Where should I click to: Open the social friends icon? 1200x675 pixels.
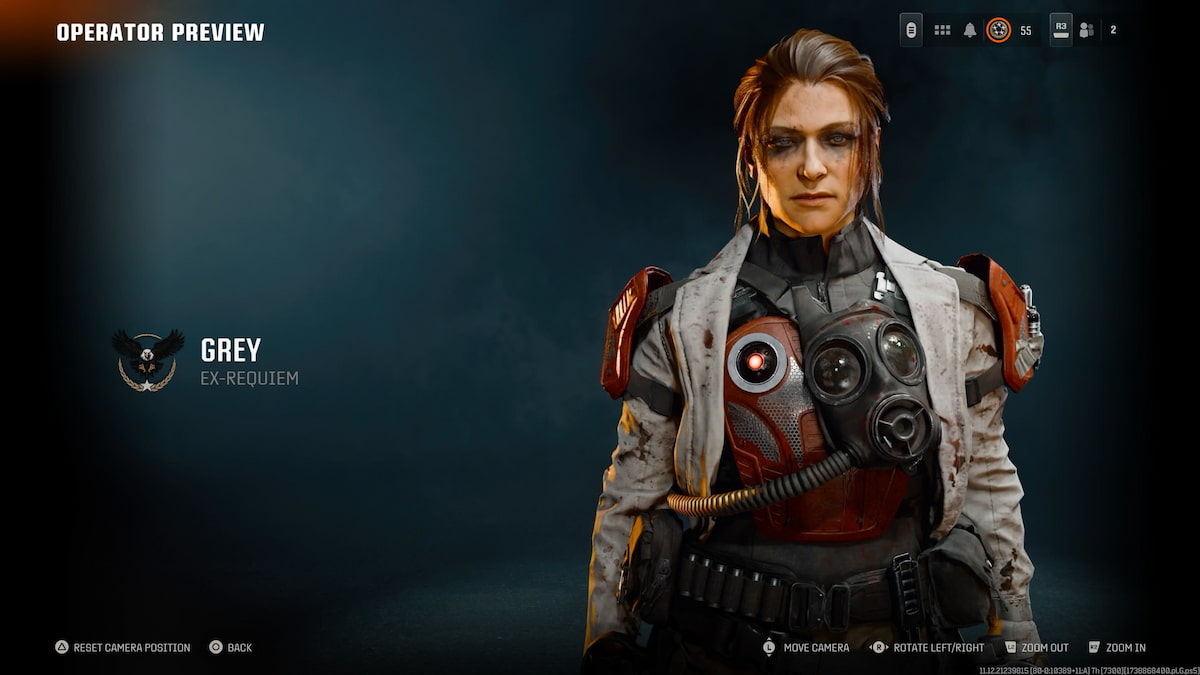1086,30
